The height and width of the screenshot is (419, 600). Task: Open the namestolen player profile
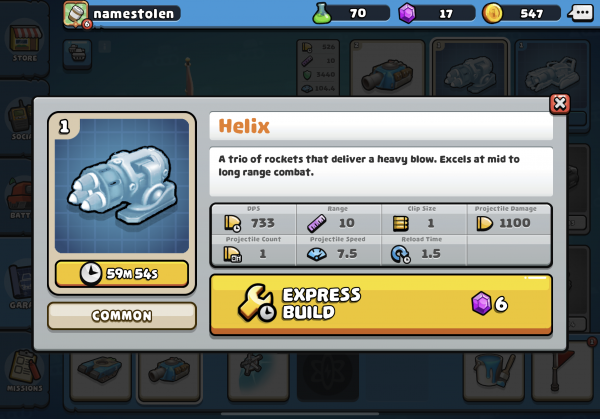[x=121, y=13]
